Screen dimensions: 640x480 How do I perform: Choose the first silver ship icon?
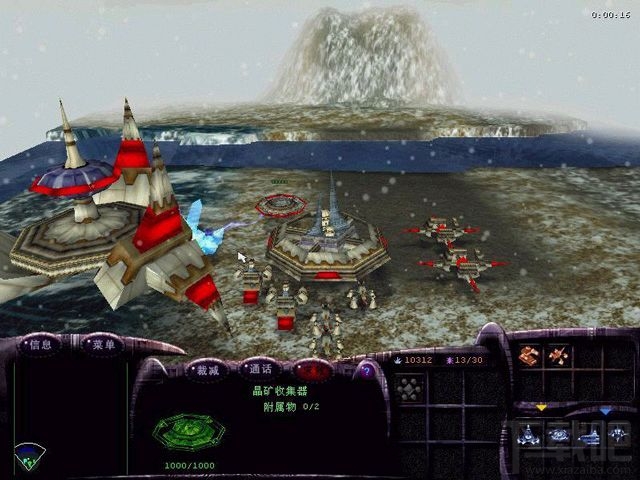529,435
